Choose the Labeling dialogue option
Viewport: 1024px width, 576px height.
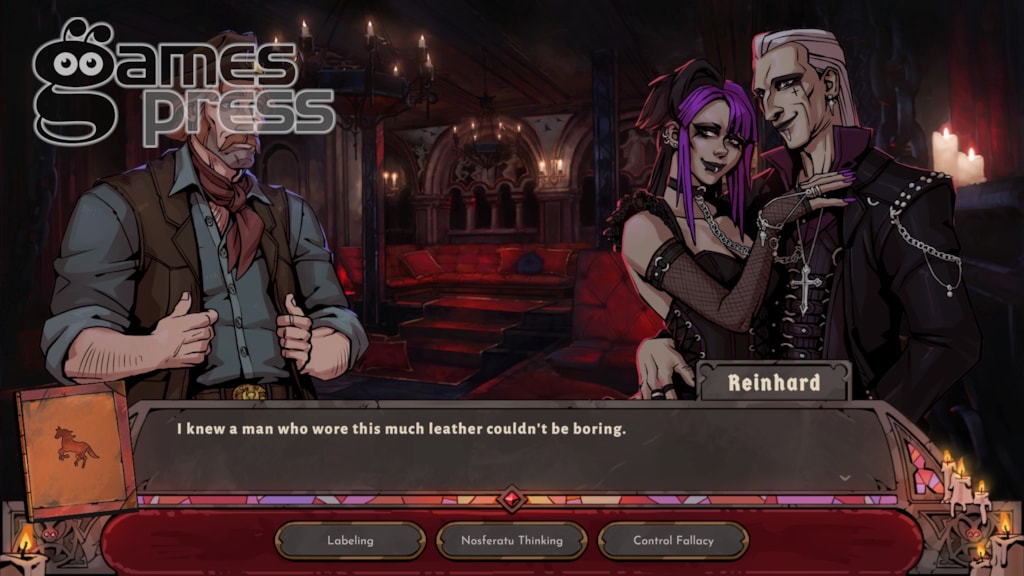(x=350, y=541)
